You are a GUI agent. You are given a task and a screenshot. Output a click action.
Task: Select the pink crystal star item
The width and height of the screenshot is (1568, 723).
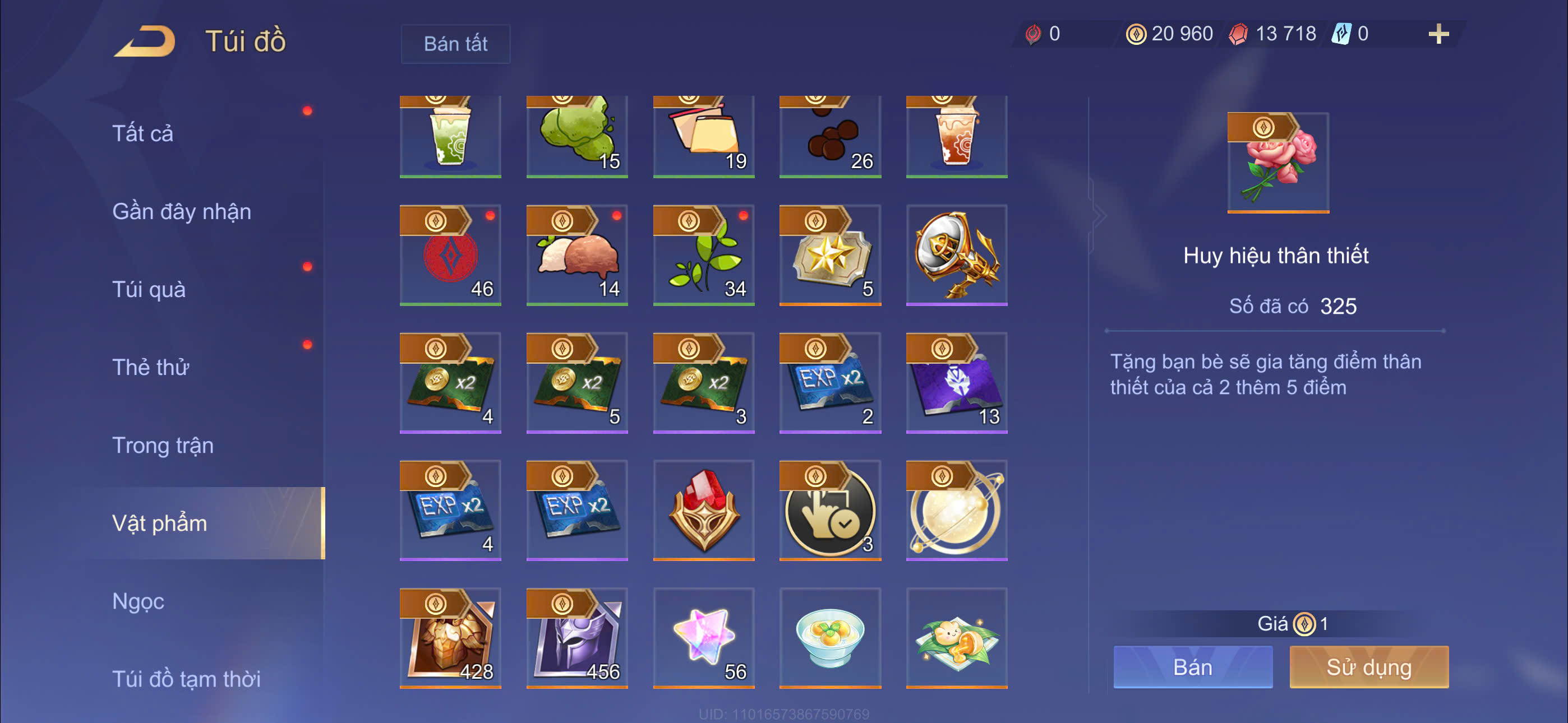click(704, 638)
